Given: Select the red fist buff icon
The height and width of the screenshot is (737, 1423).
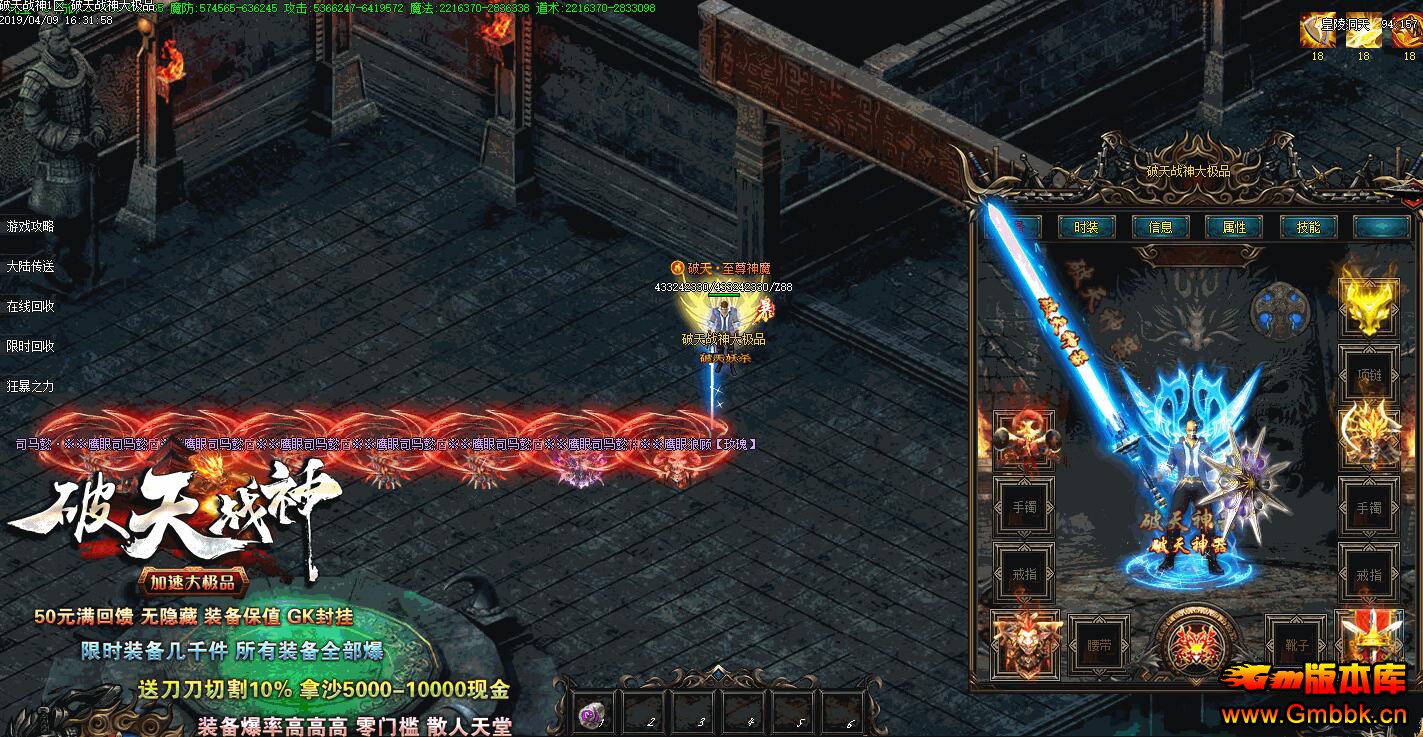Looking at the screenshot, I should (x=1409, y=31).
